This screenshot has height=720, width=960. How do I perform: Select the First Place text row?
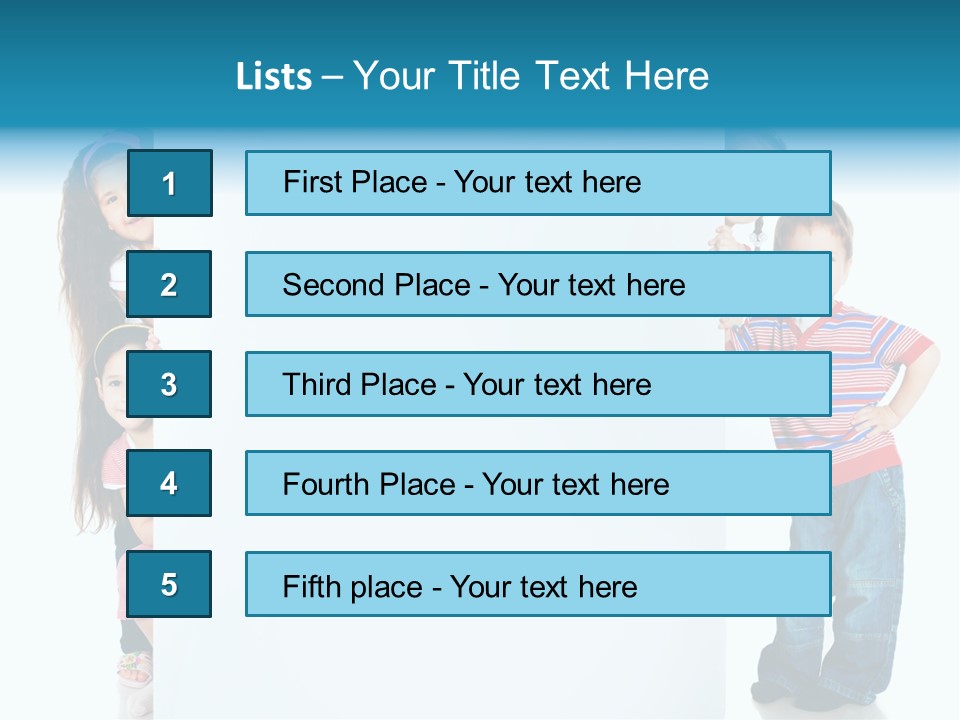point(538,183)
